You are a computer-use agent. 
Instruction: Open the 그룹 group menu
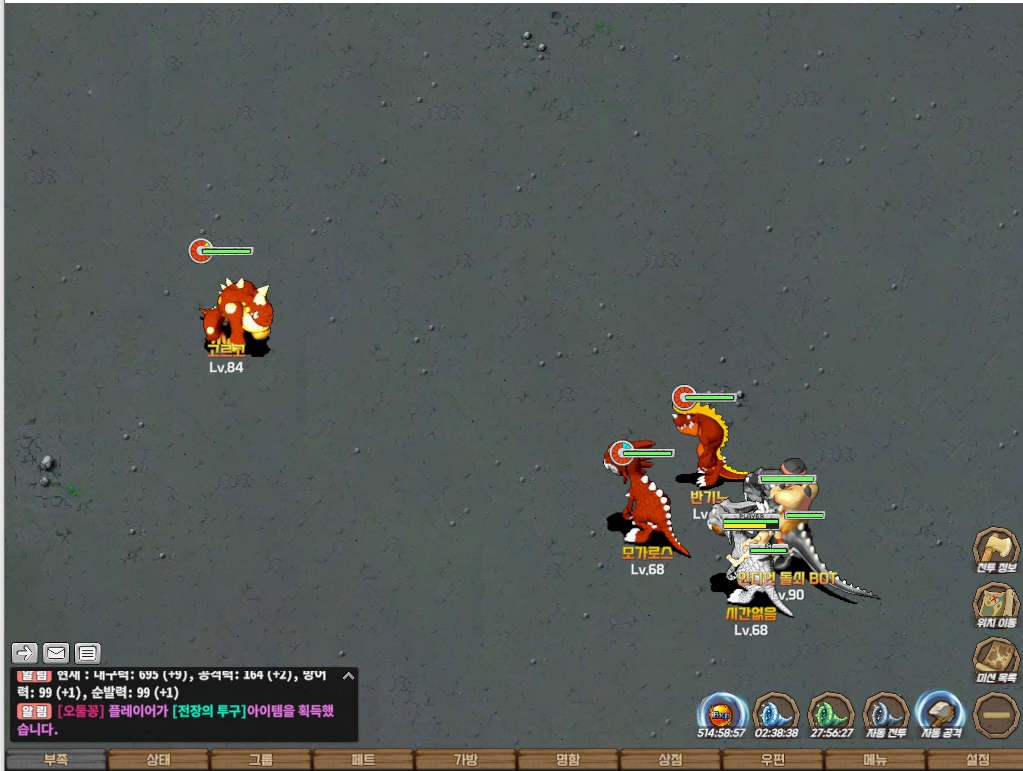tap(260, 760)
